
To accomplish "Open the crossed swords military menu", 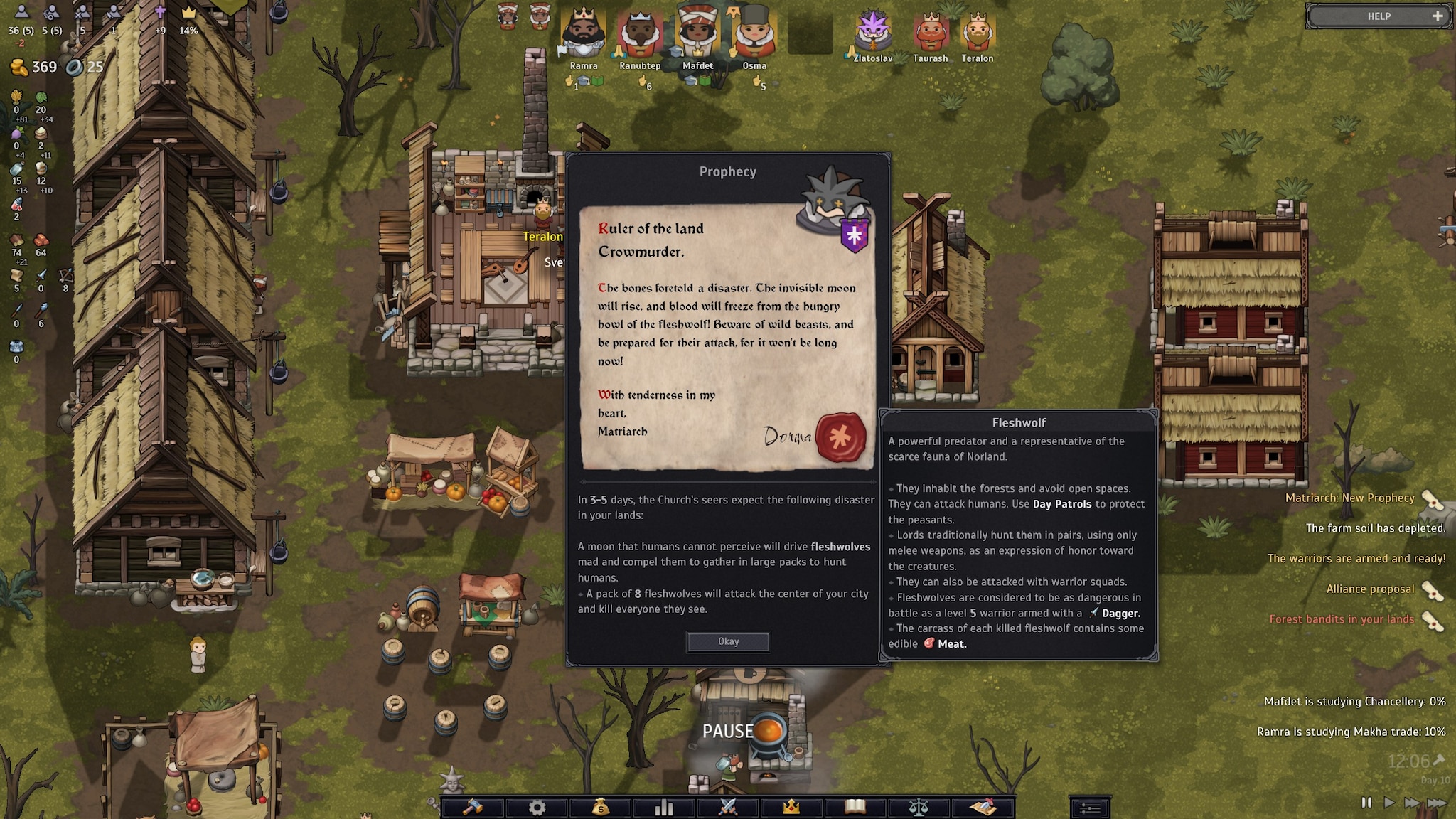I will coord(728,807).
